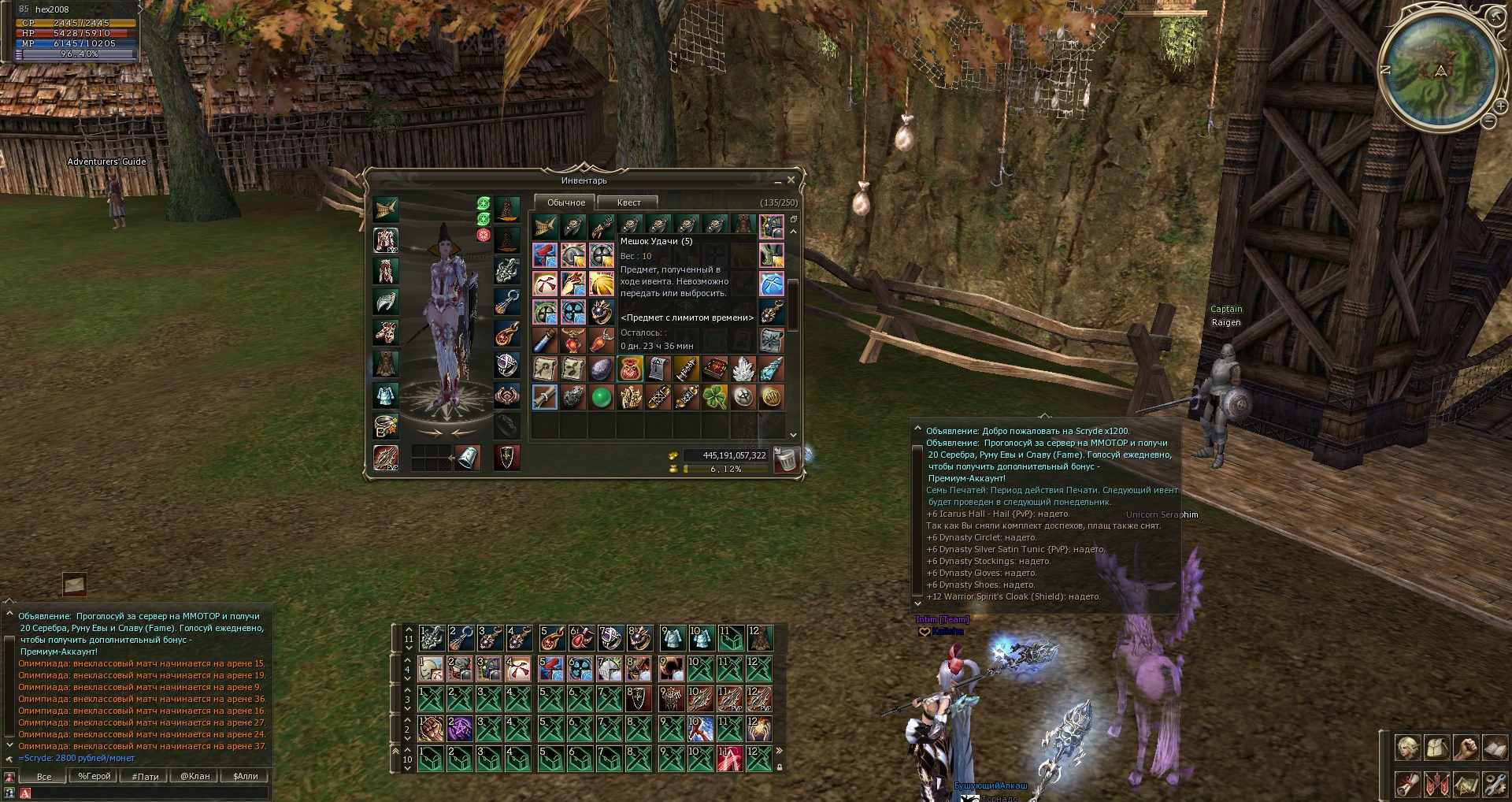
Task: Open the inventory trash can
Action: click(785, 459)
